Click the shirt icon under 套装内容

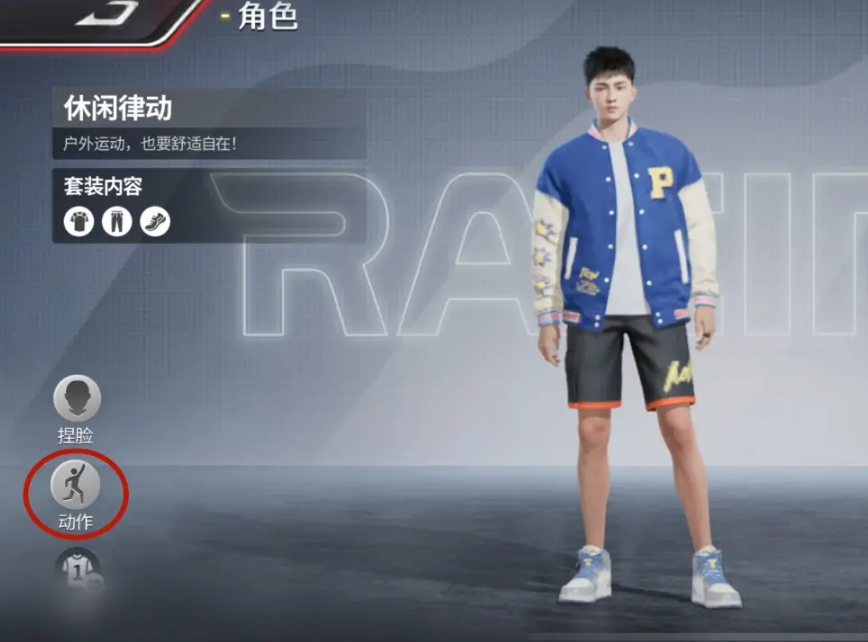(79, 221)
